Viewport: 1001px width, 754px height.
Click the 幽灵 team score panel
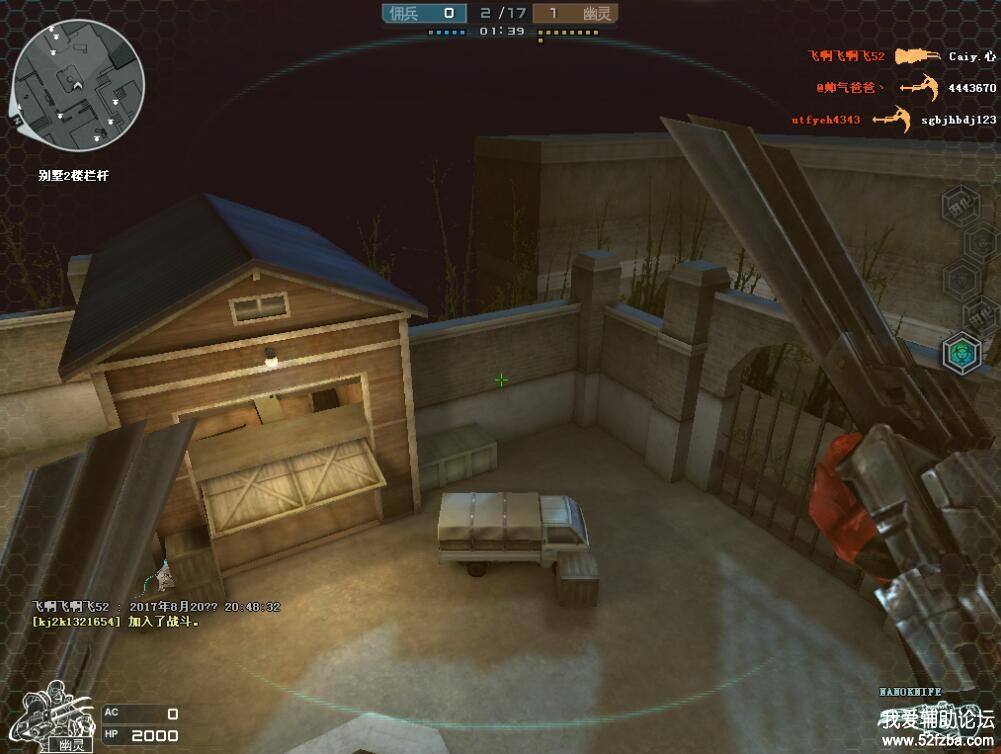[x=575, y=13]
